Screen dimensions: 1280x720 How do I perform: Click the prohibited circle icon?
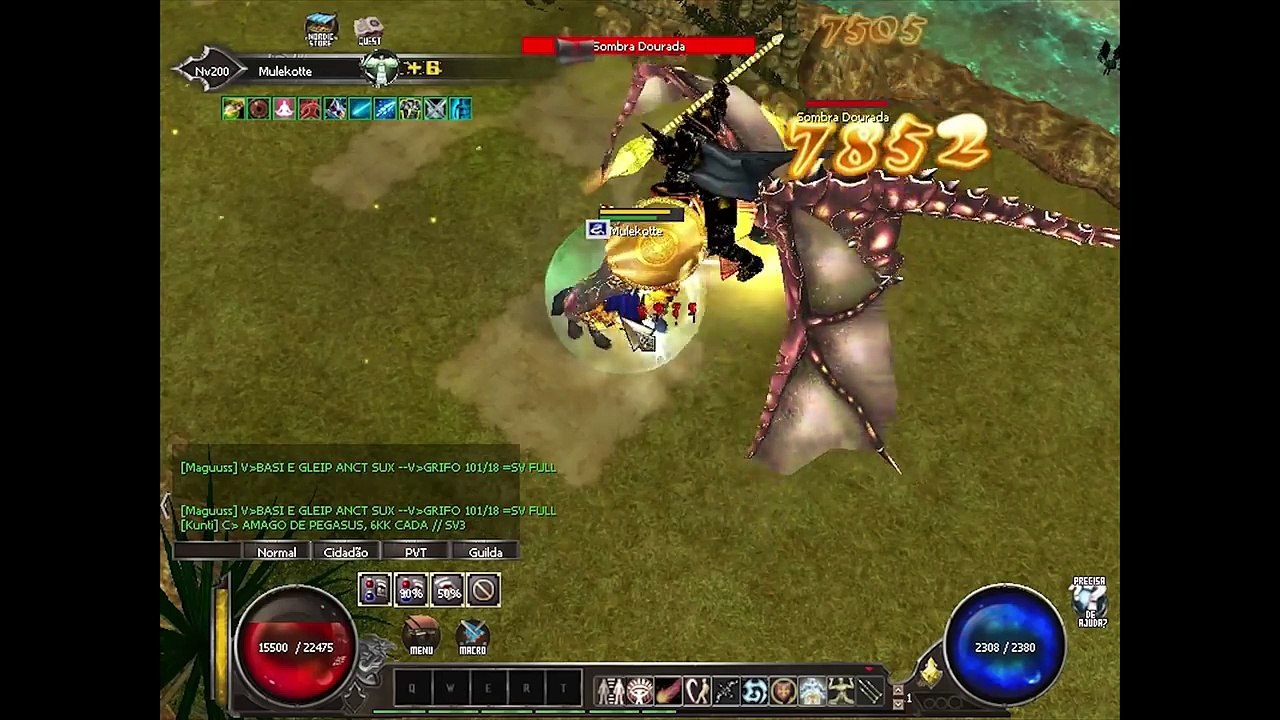[x=483, y=590]
